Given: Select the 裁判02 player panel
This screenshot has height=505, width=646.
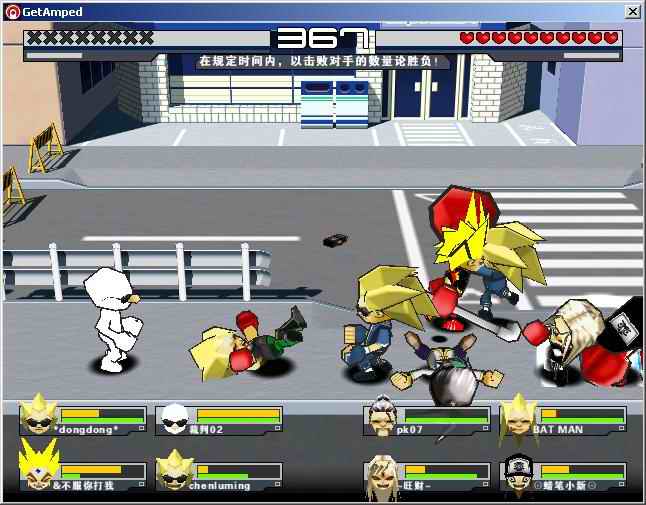Looking at the screenshot, I should click(219, 419).
